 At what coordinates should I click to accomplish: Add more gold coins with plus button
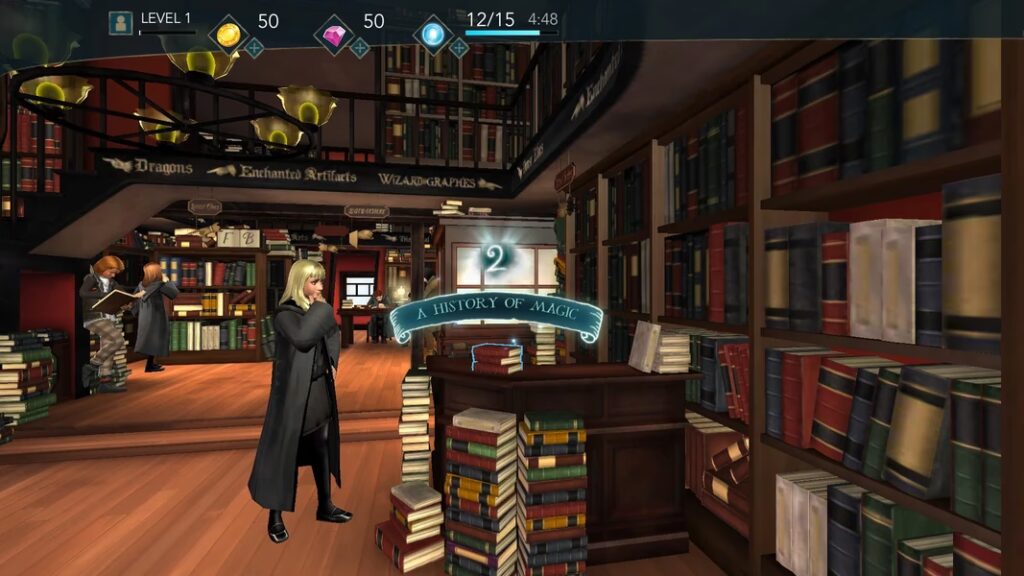pos(255,47)
